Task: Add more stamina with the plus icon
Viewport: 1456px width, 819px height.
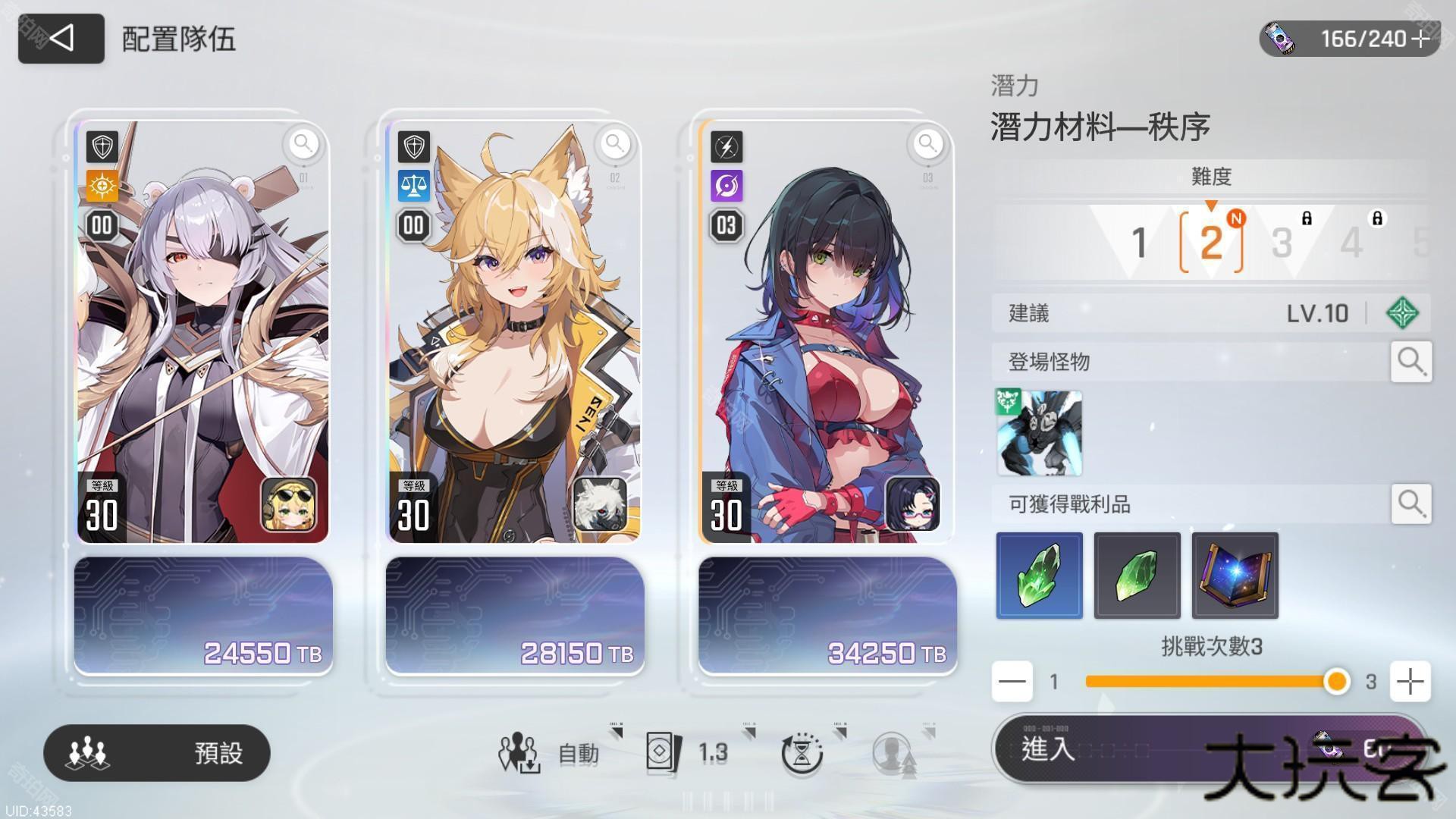Action: pyautogui.click(x=1422, y=39)
